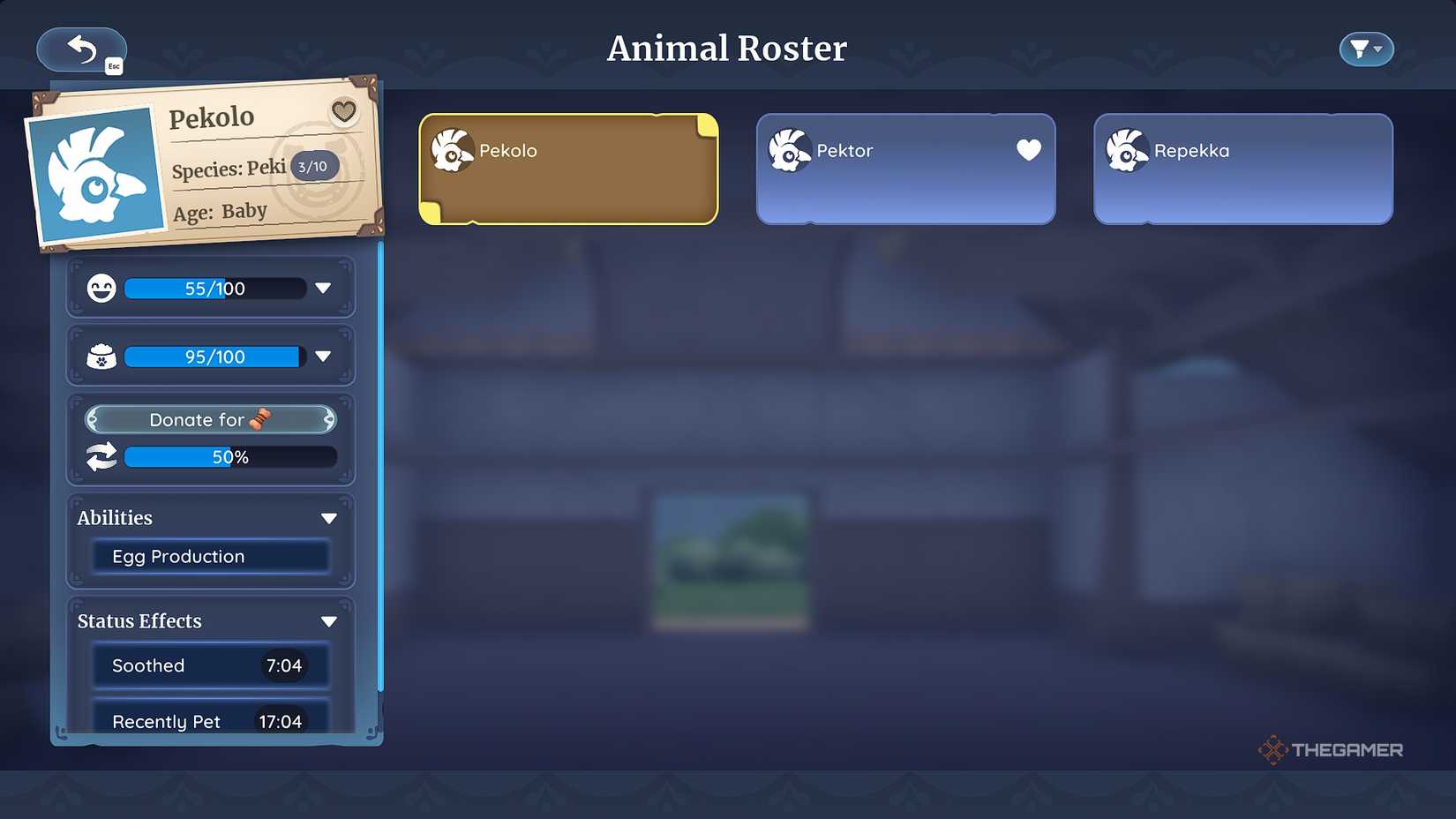Click the Recently Pet 17:04 entry
The height and width of the screenshot is (819, 1456).
click(x=209, y=721)
